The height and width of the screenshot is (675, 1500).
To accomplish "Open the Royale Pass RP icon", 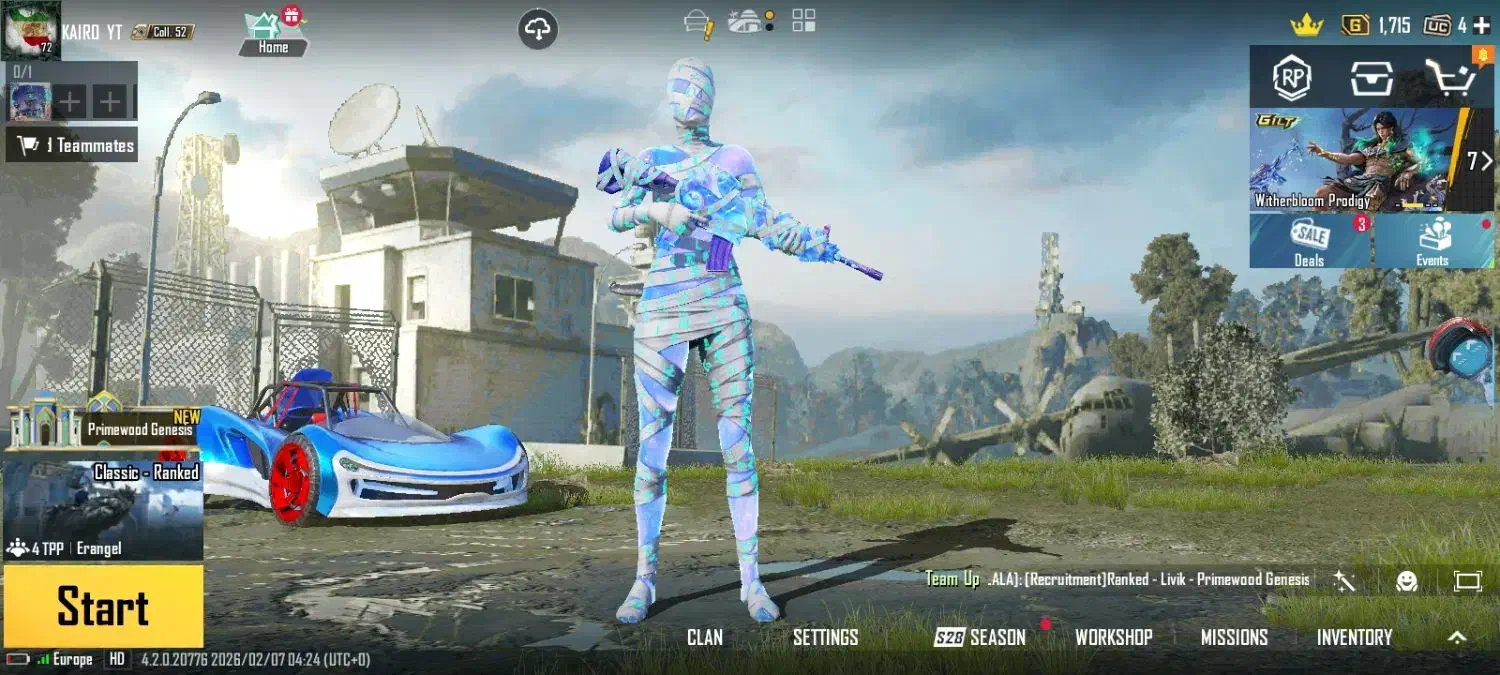I will [x=1291, y=78].
